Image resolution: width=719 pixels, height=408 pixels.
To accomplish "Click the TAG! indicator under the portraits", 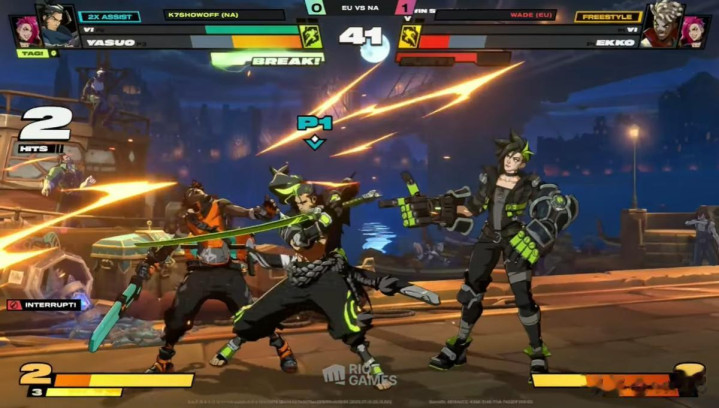I will tap(31, 53).
